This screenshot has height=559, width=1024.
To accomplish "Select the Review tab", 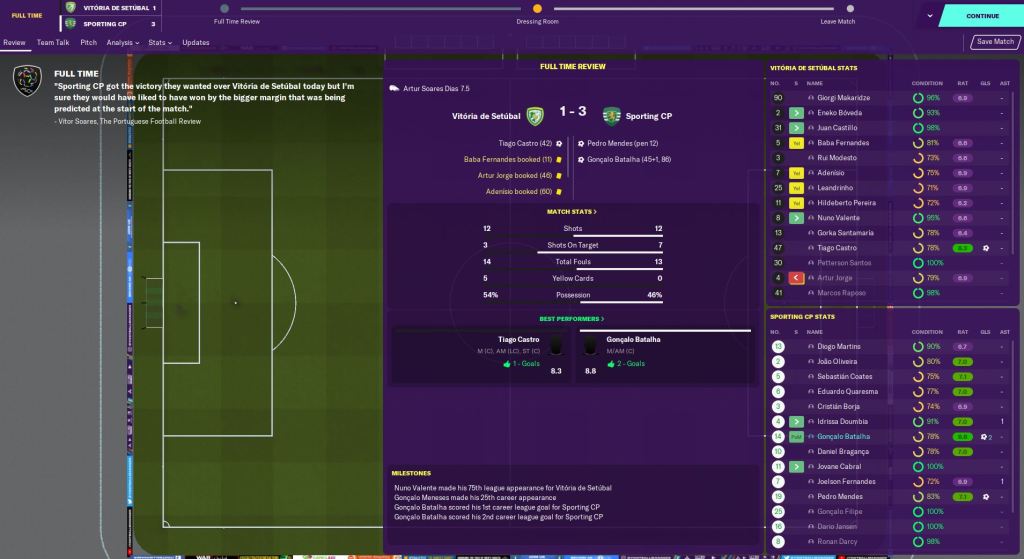I will pyautogui.click(x=14, y=43).
